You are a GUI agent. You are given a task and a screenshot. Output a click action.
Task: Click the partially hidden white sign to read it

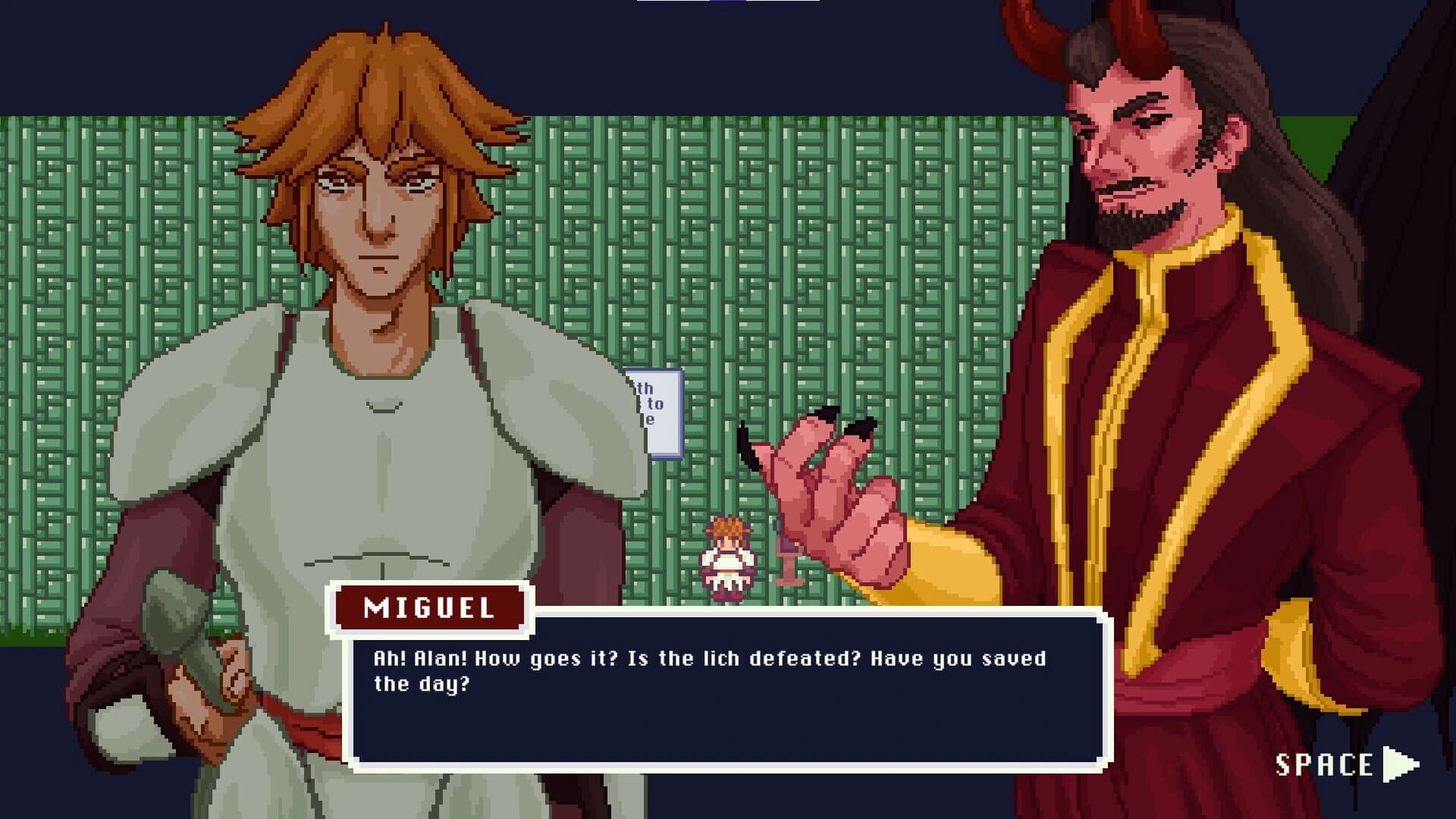point(654,413)
